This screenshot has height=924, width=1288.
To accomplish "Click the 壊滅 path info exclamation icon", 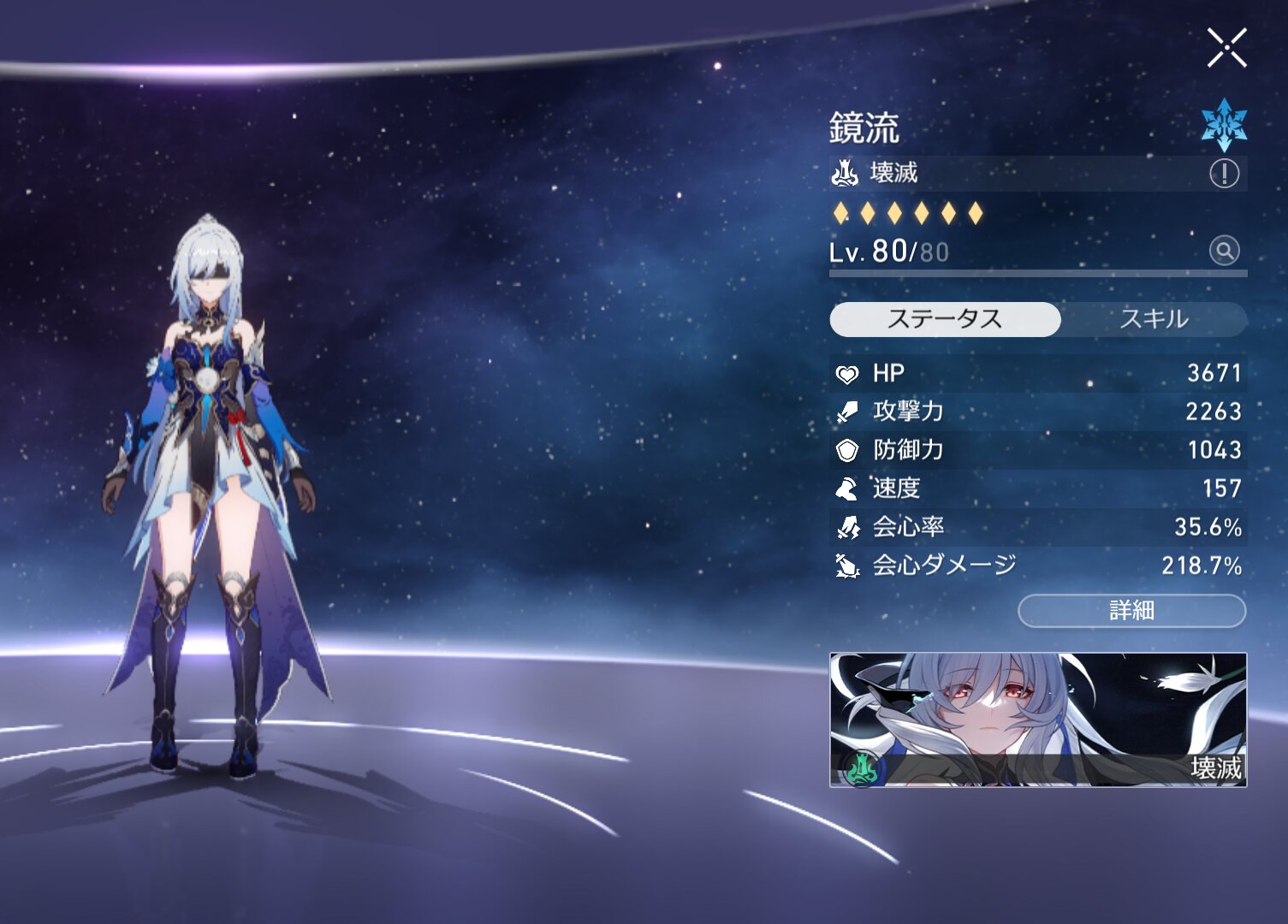I will click(x=1224, y=174).
